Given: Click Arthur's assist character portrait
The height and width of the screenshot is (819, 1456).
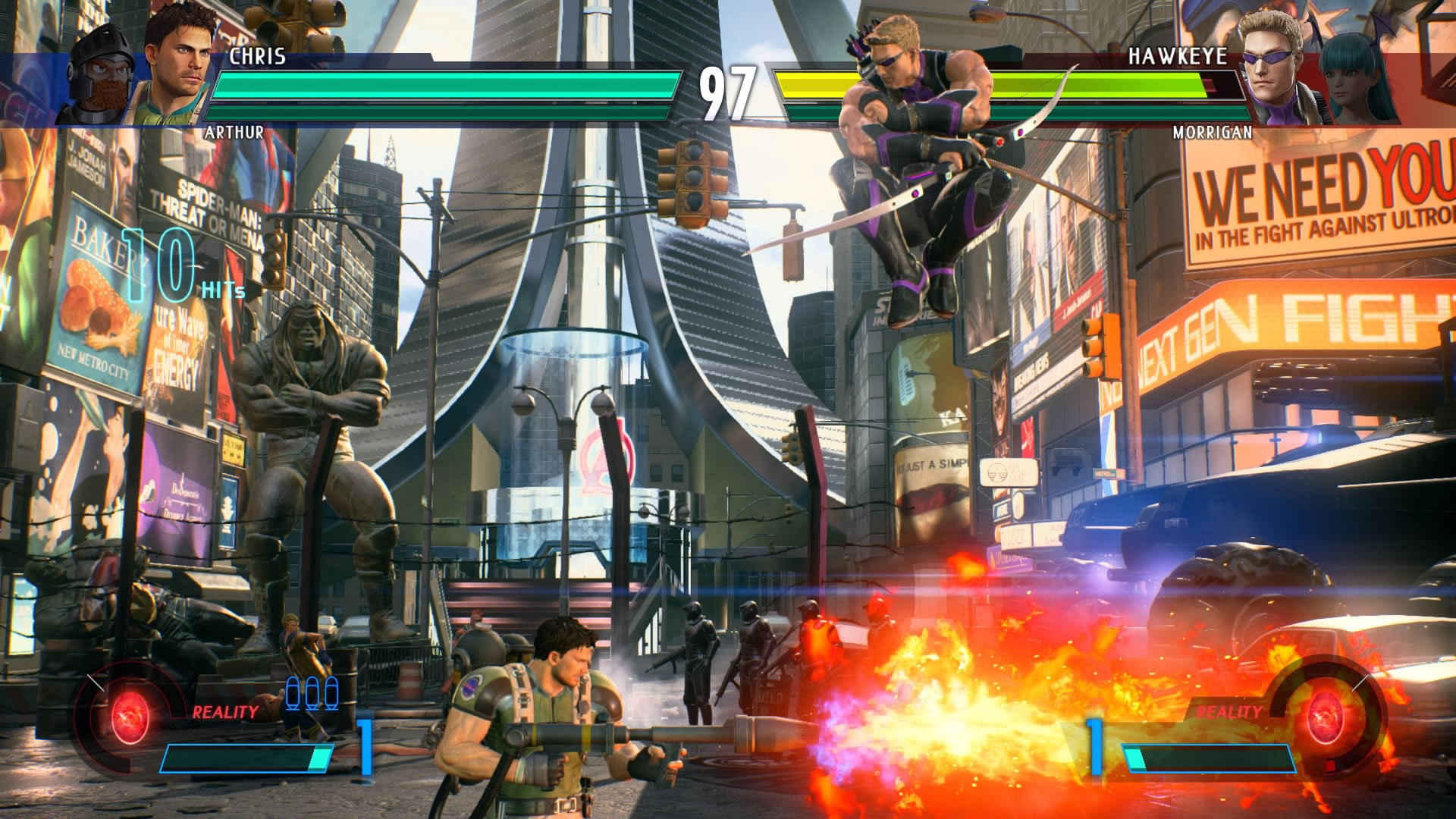Looking at the screenshot, I should pos(102,72).
